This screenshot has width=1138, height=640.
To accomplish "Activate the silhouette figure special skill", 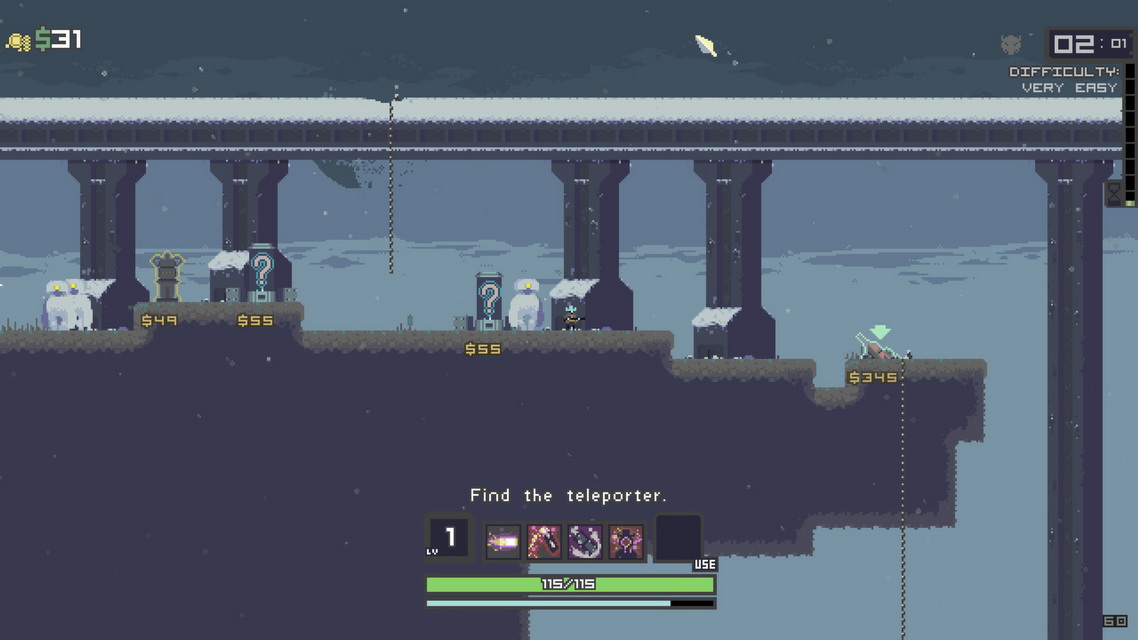I will [x=626, y=542].
